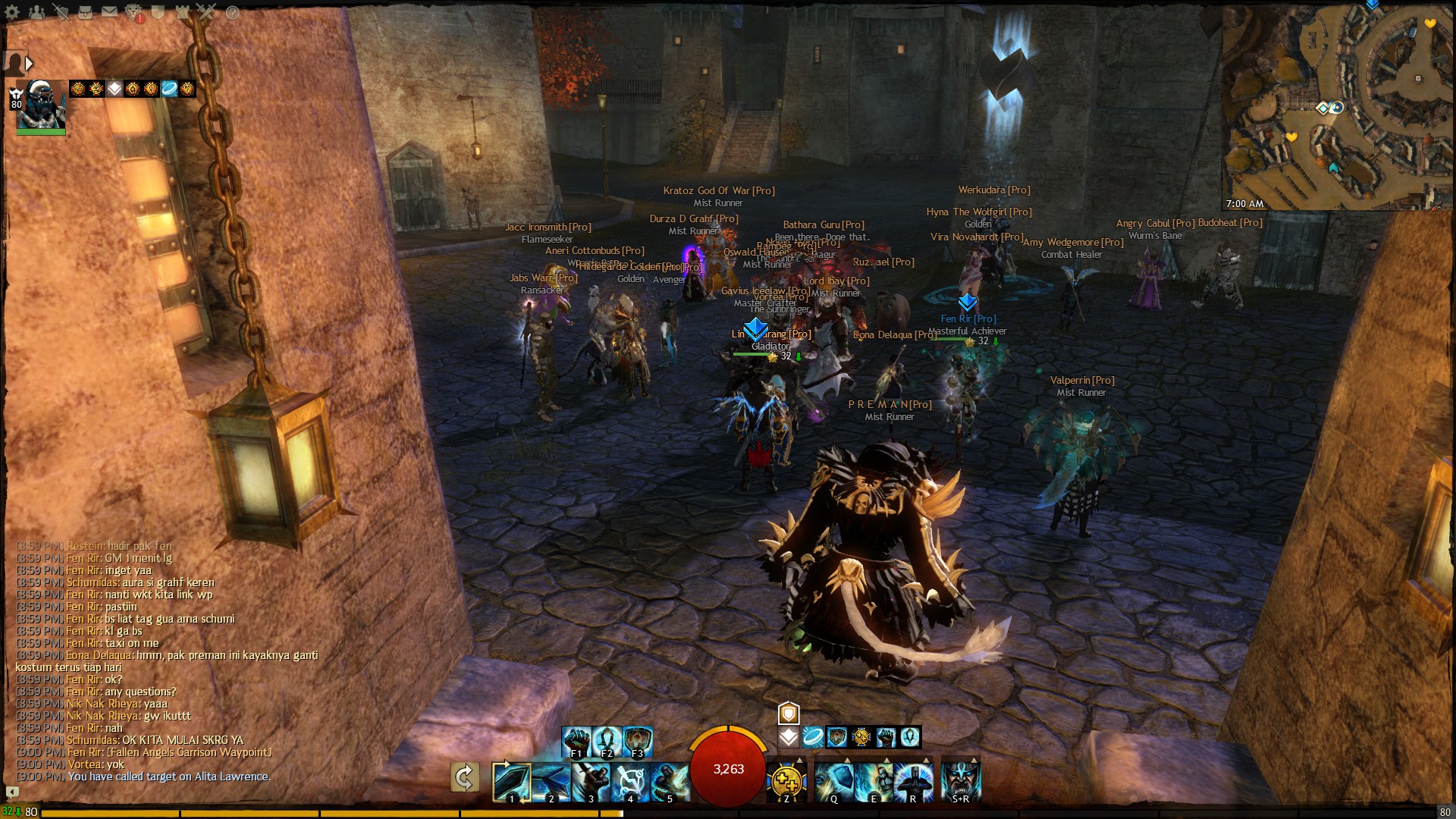
Task: Open the inventory bag
Action: click(x=85, y=12)
